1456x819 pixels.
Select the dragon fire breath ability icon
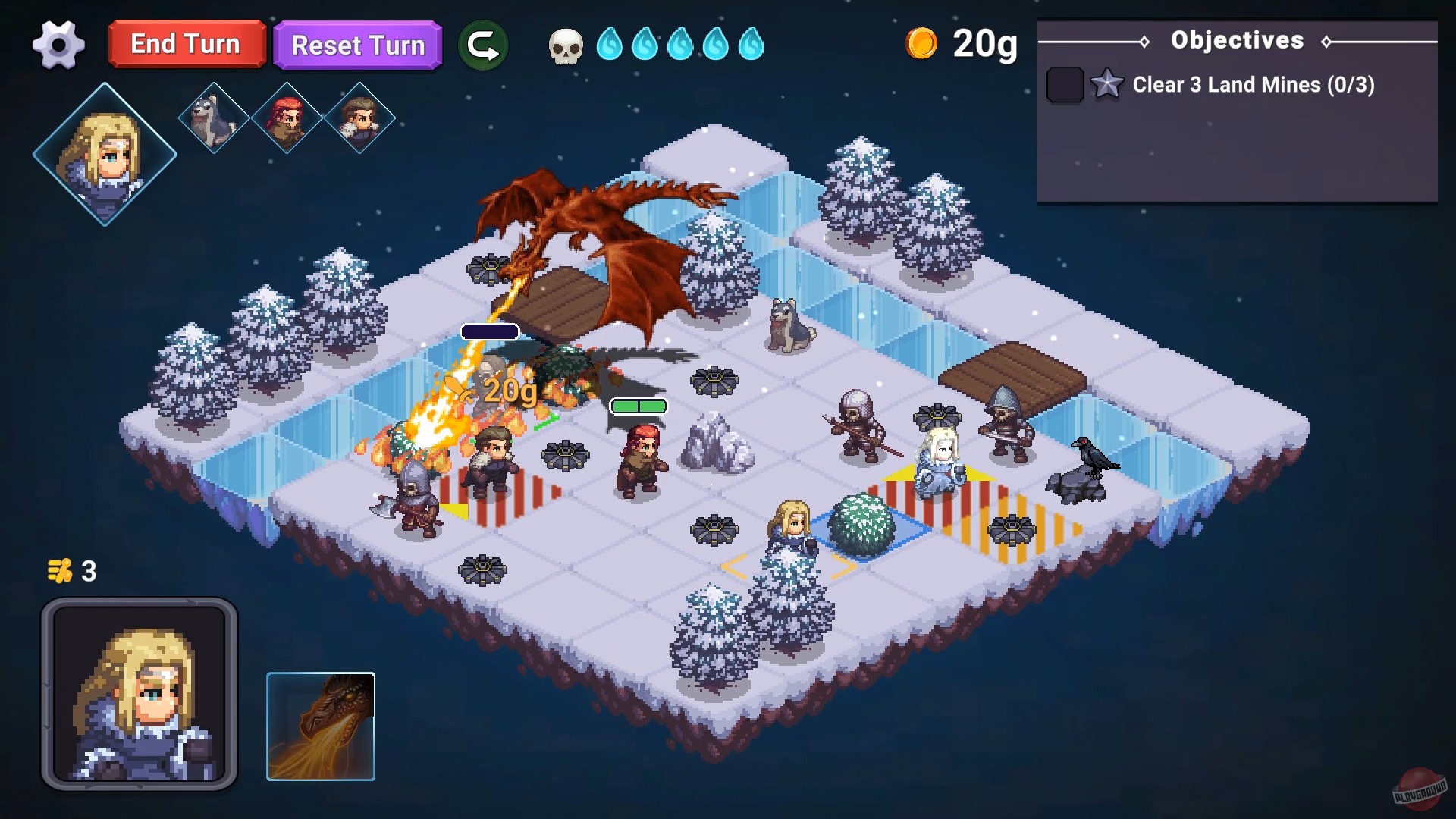(321, 726)
